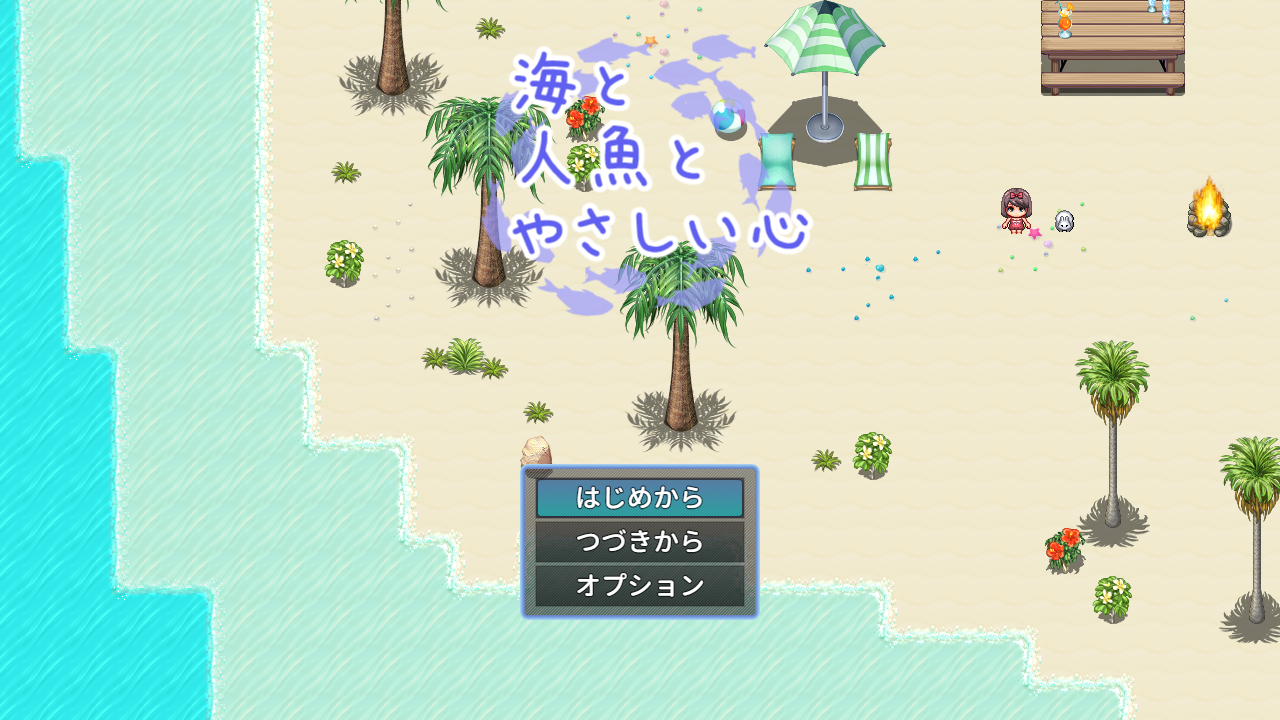This screenshot has height=720, width=1280.
Task: Click the right beach lounge chair
Action: [x=872, y=160]
